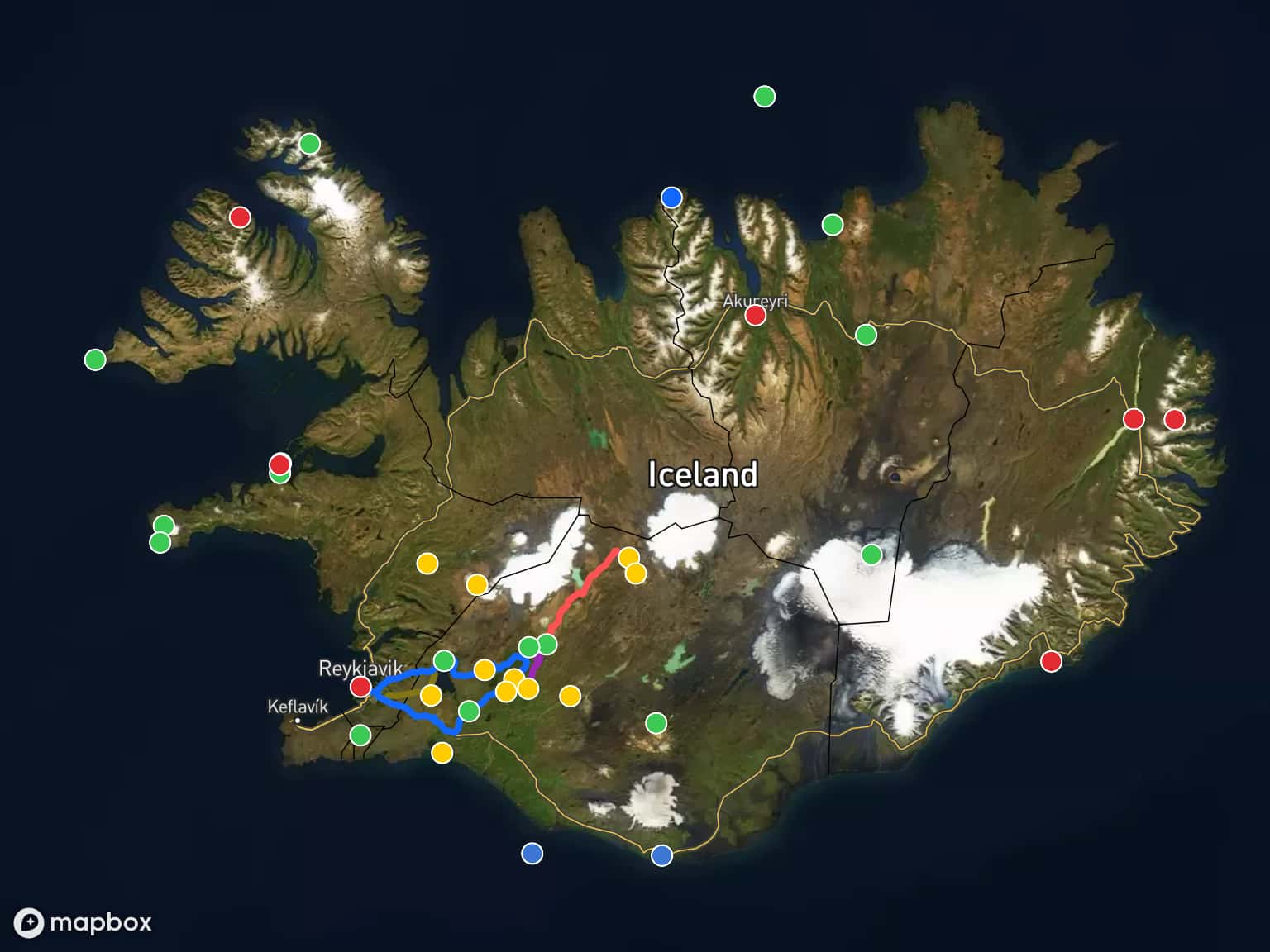
Task: Select the green marker just east of Akureyri
Action: coord(866,335)
